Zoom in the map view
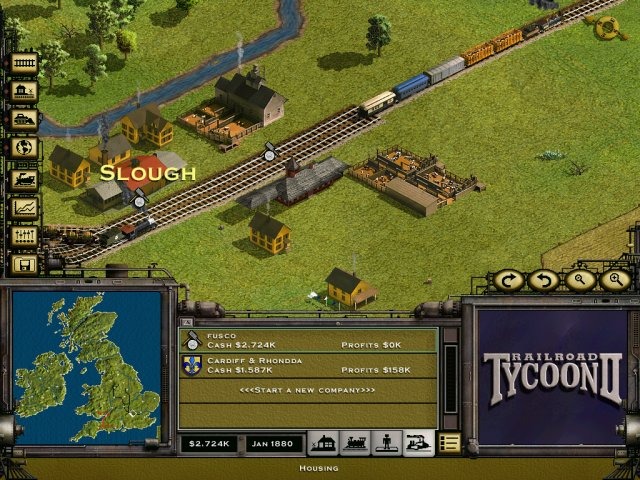The image size is (640, 480). point(614,280)
